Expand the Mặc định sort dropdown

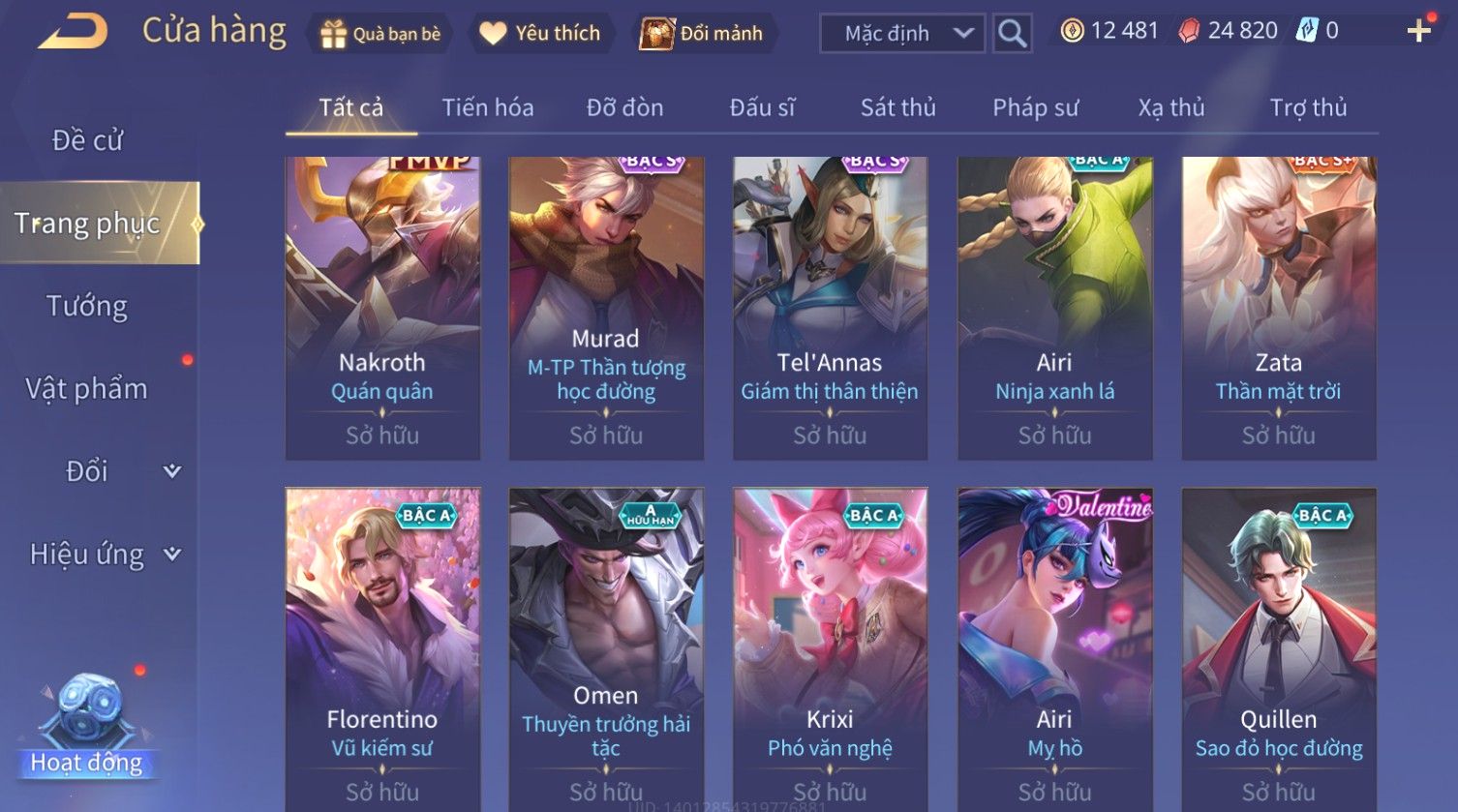901,34
